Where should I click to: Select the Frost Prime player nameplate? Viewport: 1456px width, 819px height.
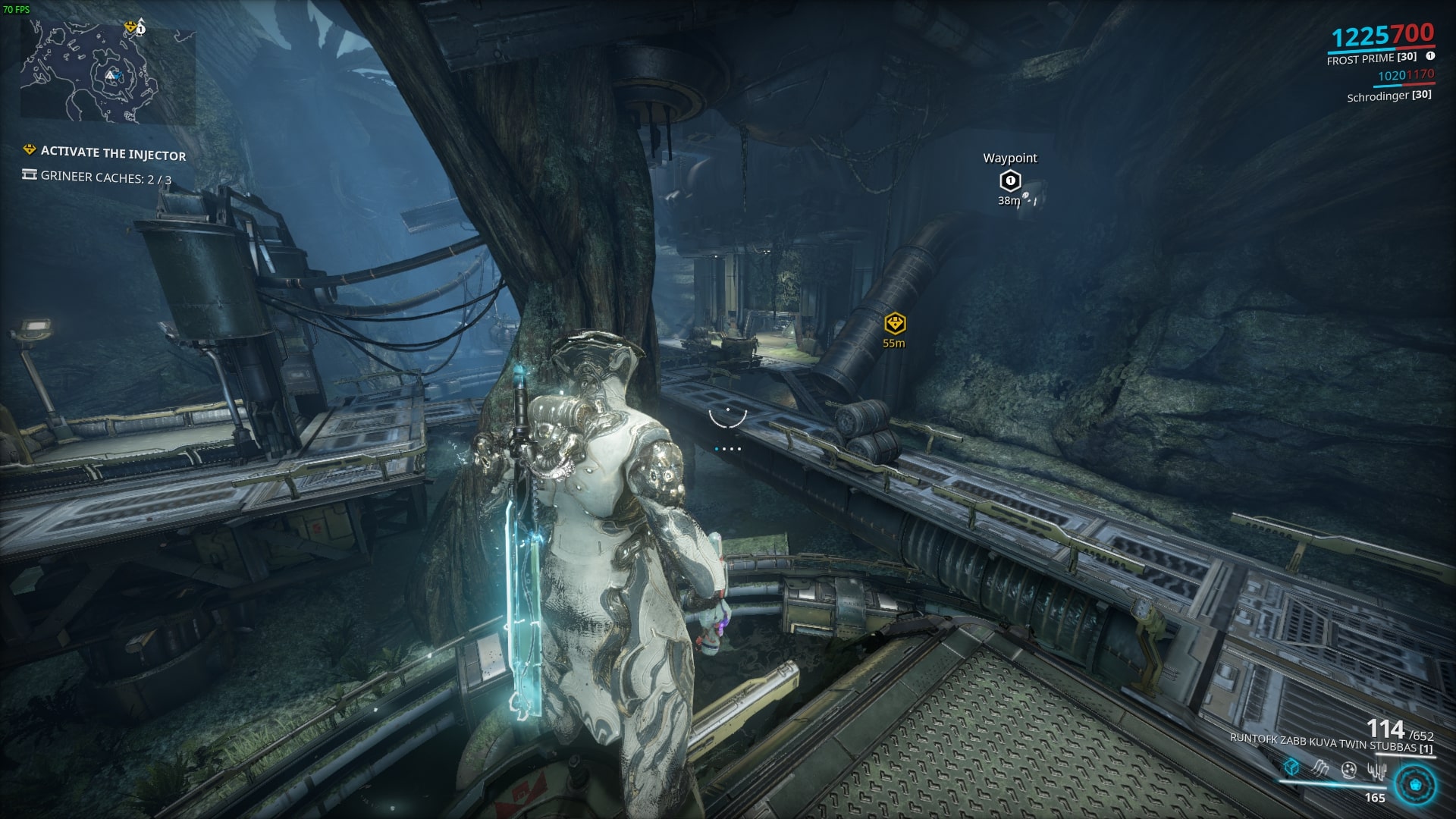coord(1371,58)
